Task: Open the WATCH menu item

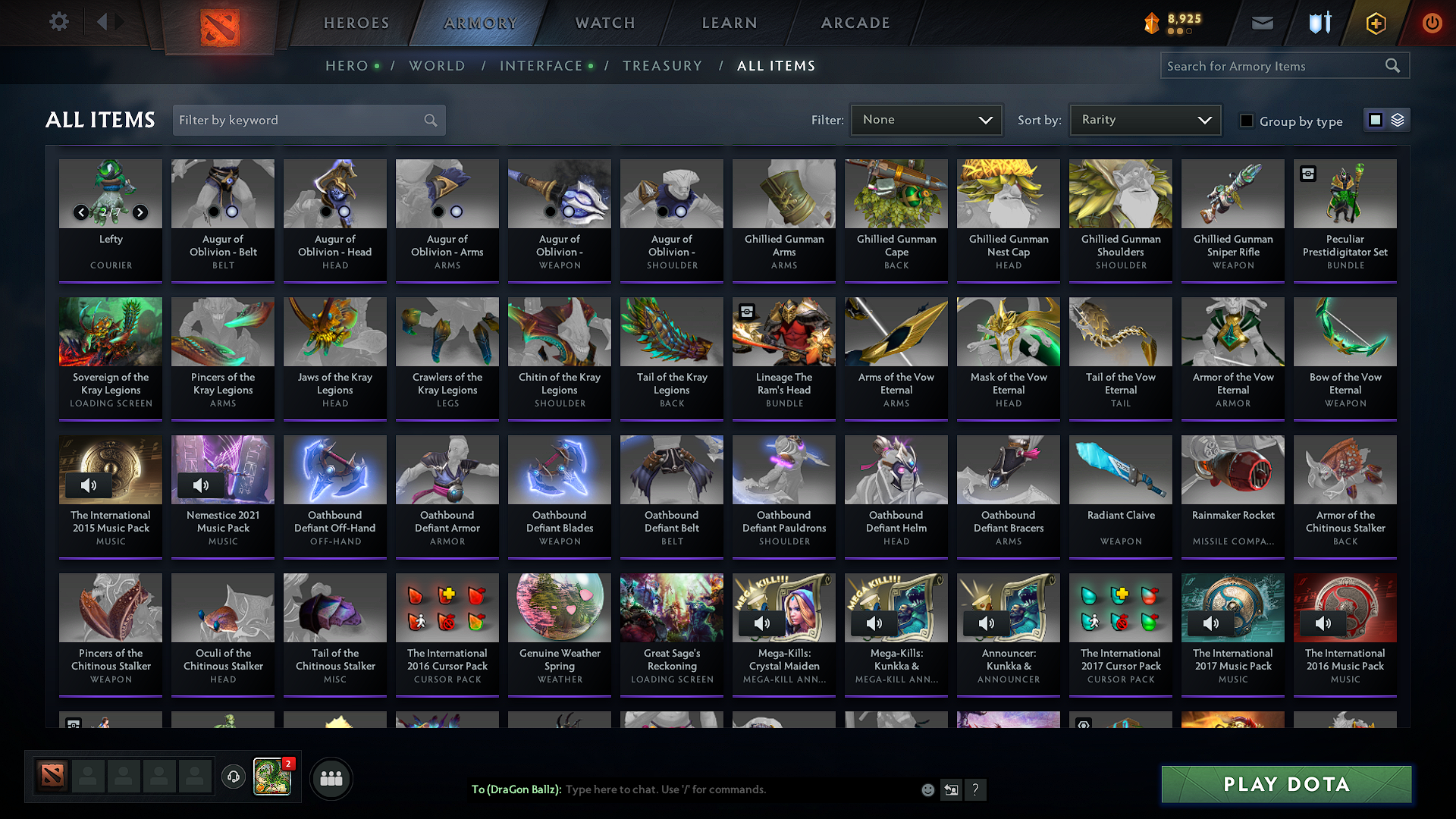Action: [604, 23]
